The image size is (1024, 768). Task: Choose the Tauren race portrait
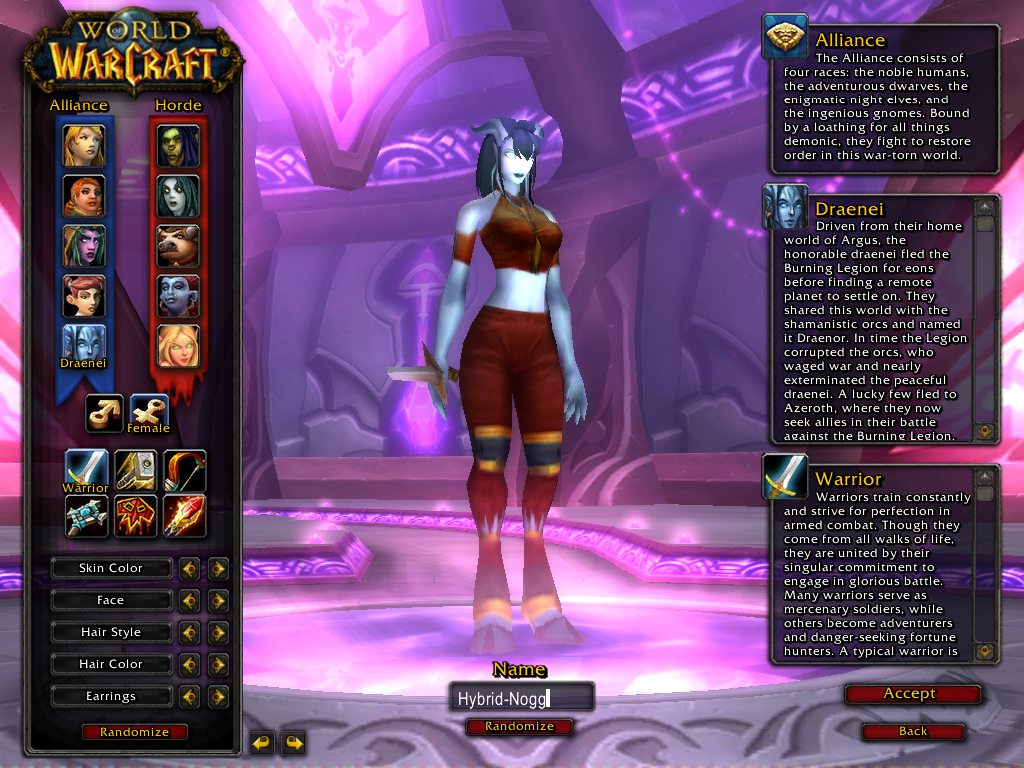[178, 246]
